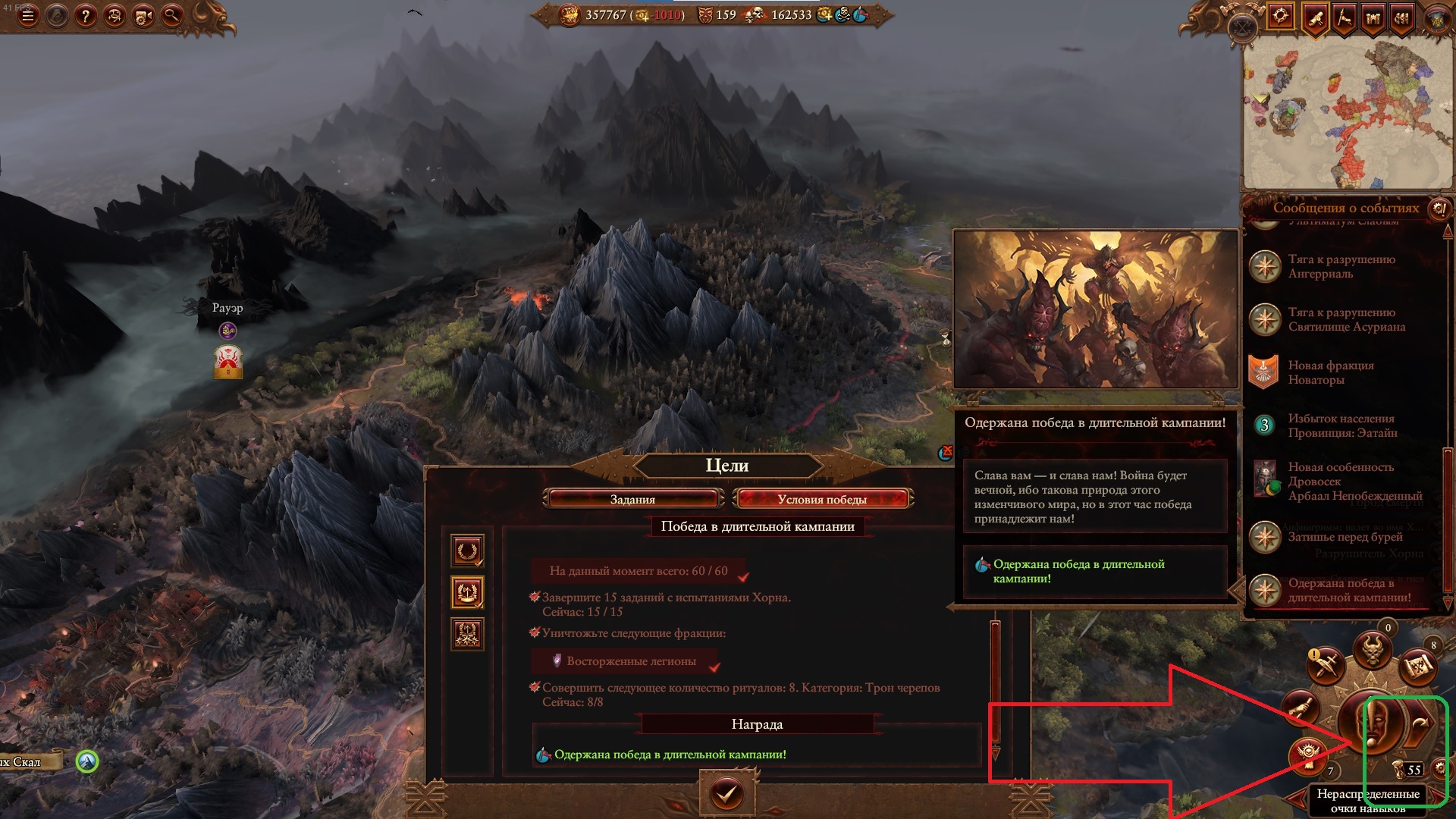Select the wreath victory type icon in objectives
The image size is (1456, 819).
(467, 551)
